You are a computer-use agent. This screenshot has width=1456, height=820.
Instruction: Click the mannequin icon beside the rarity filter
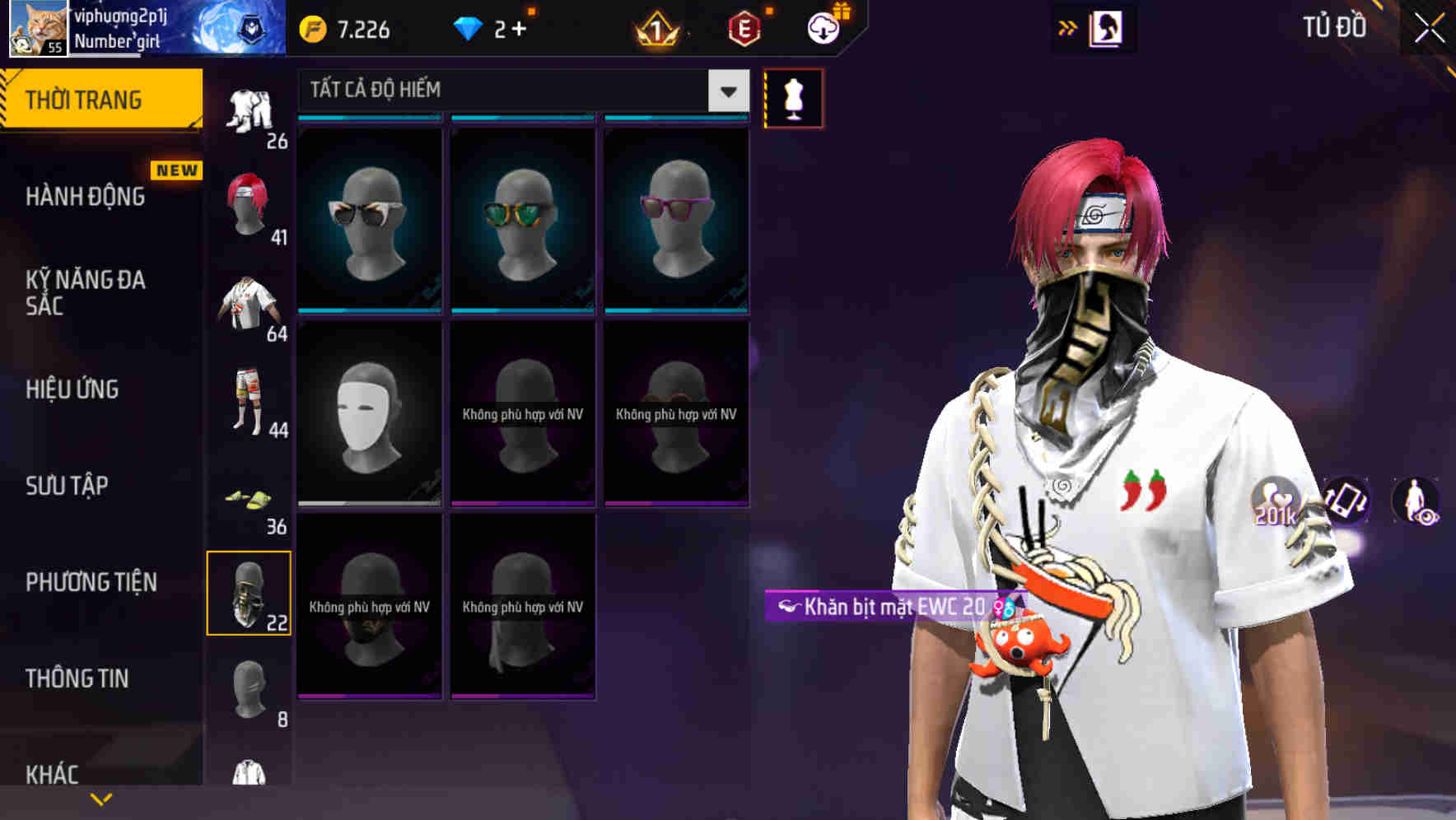pos(793,97)
